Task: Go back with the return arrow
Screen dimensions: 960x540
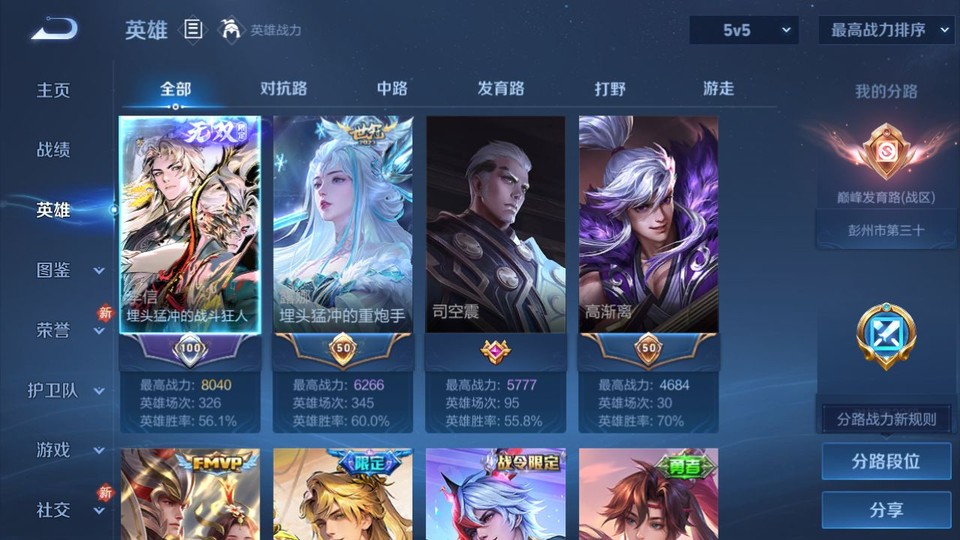Action: tap(54, 29)
